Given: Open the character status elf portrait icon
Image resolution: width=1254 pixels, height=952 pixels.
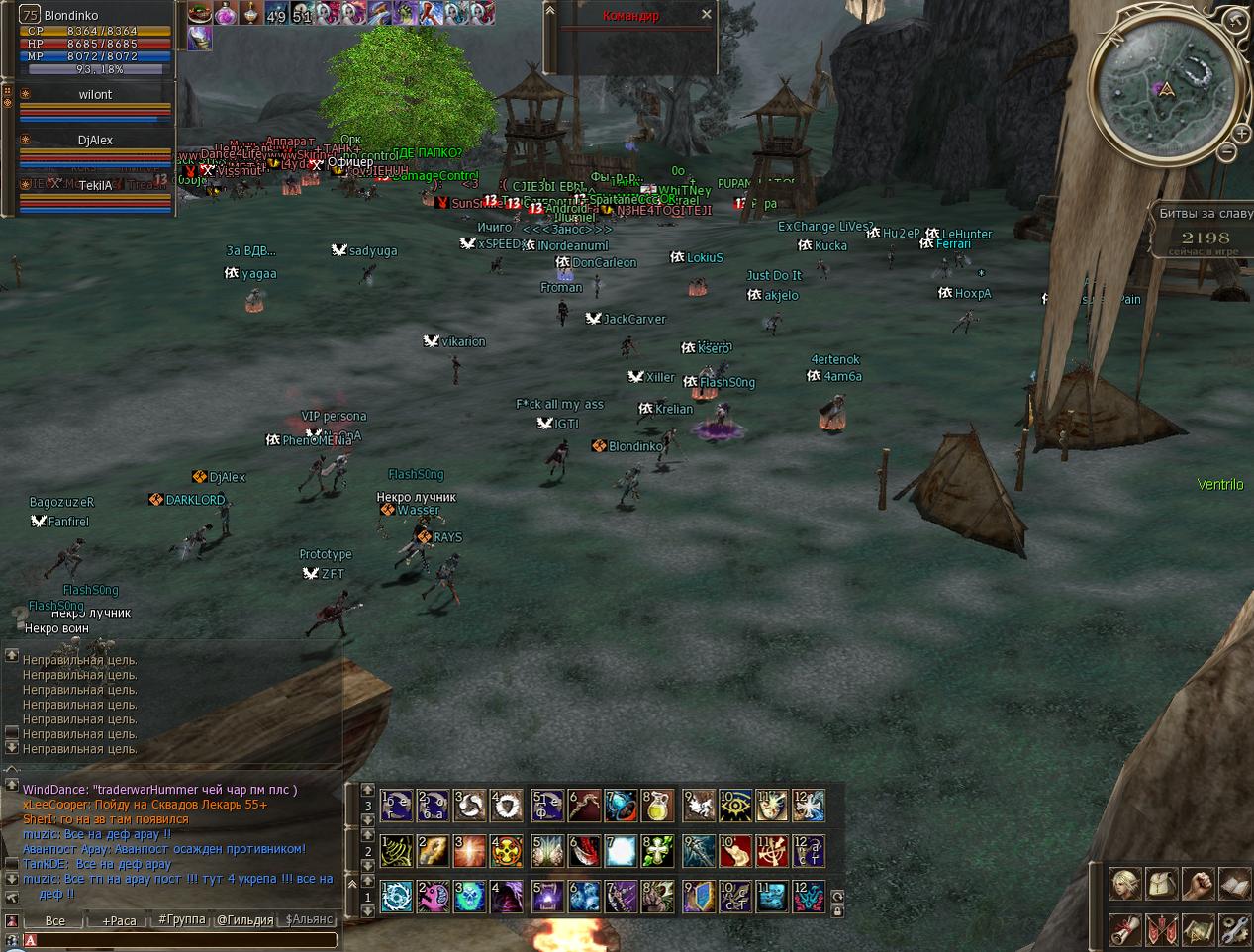Looking at the screenshot, I should pos(1125,884).
